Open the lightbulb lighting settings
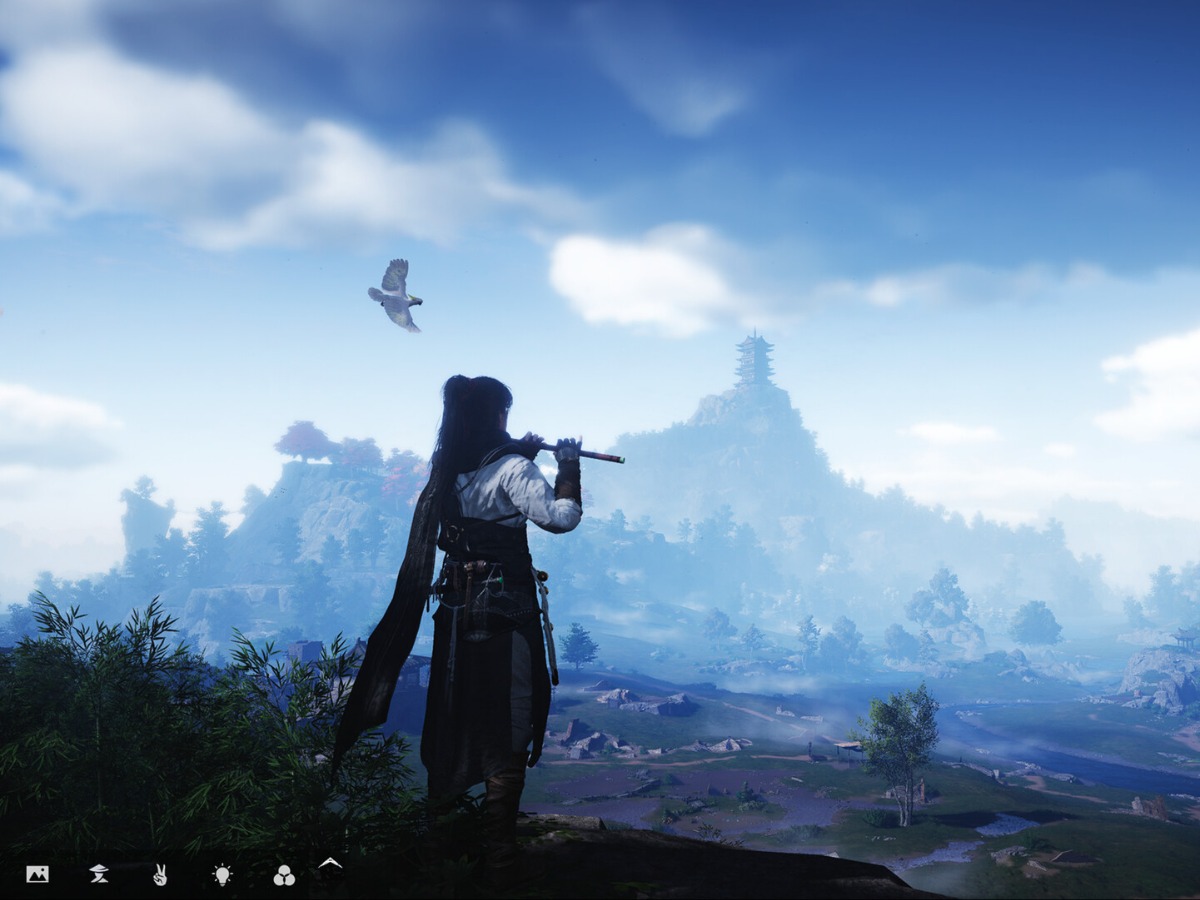Screen dimensions: 1200x900 point(222,875)
